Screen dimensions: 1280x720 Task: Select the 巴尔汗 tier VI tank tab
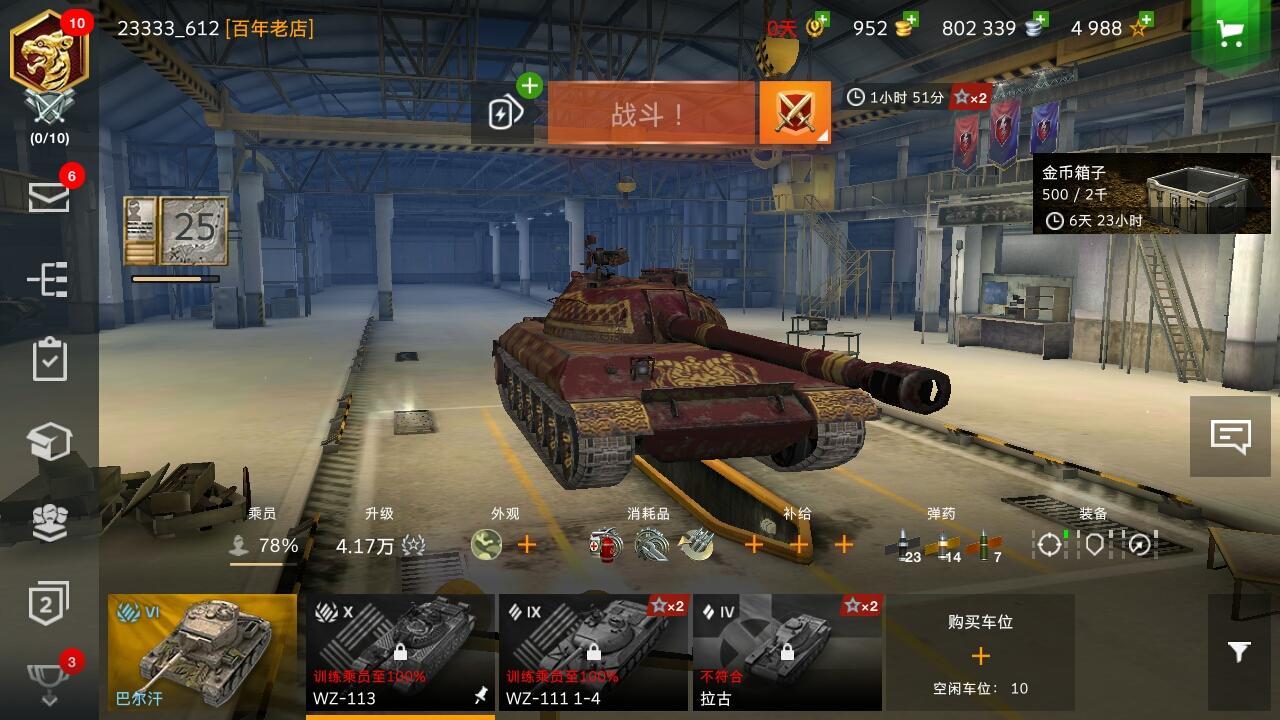tap(199, 655)
